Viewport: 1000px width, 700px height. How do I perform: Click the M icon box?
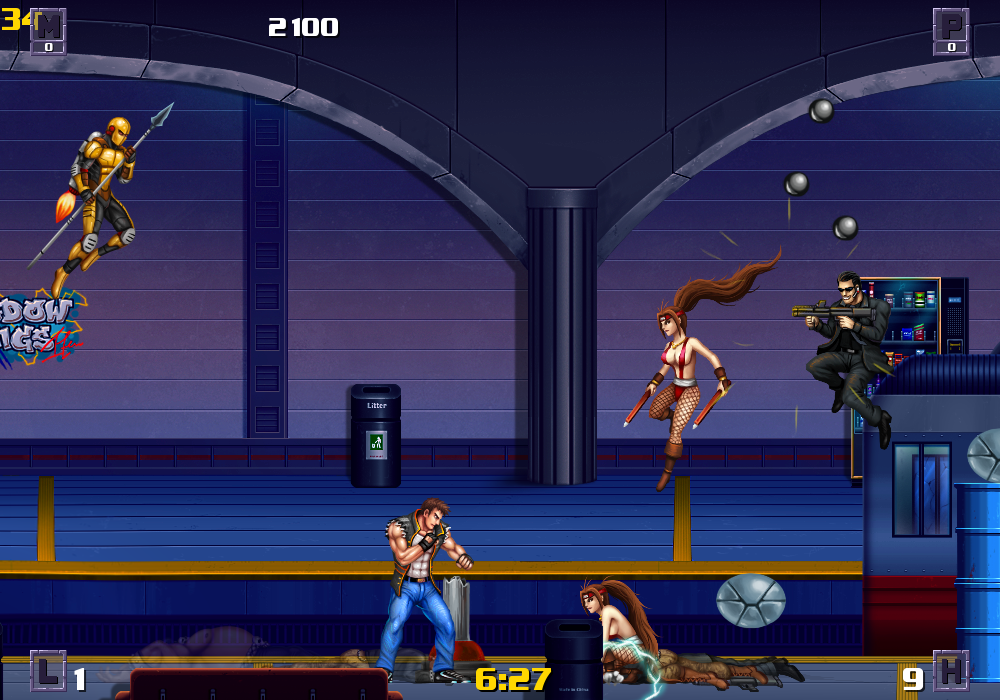click(48, 30)
